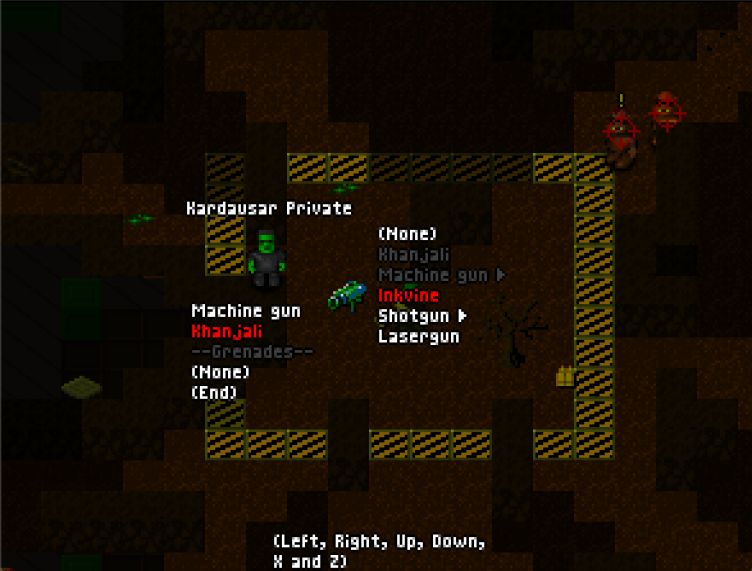752x571 pixels.
Task: Pick (None) under the Grenades header
Action: coord(220,372)
